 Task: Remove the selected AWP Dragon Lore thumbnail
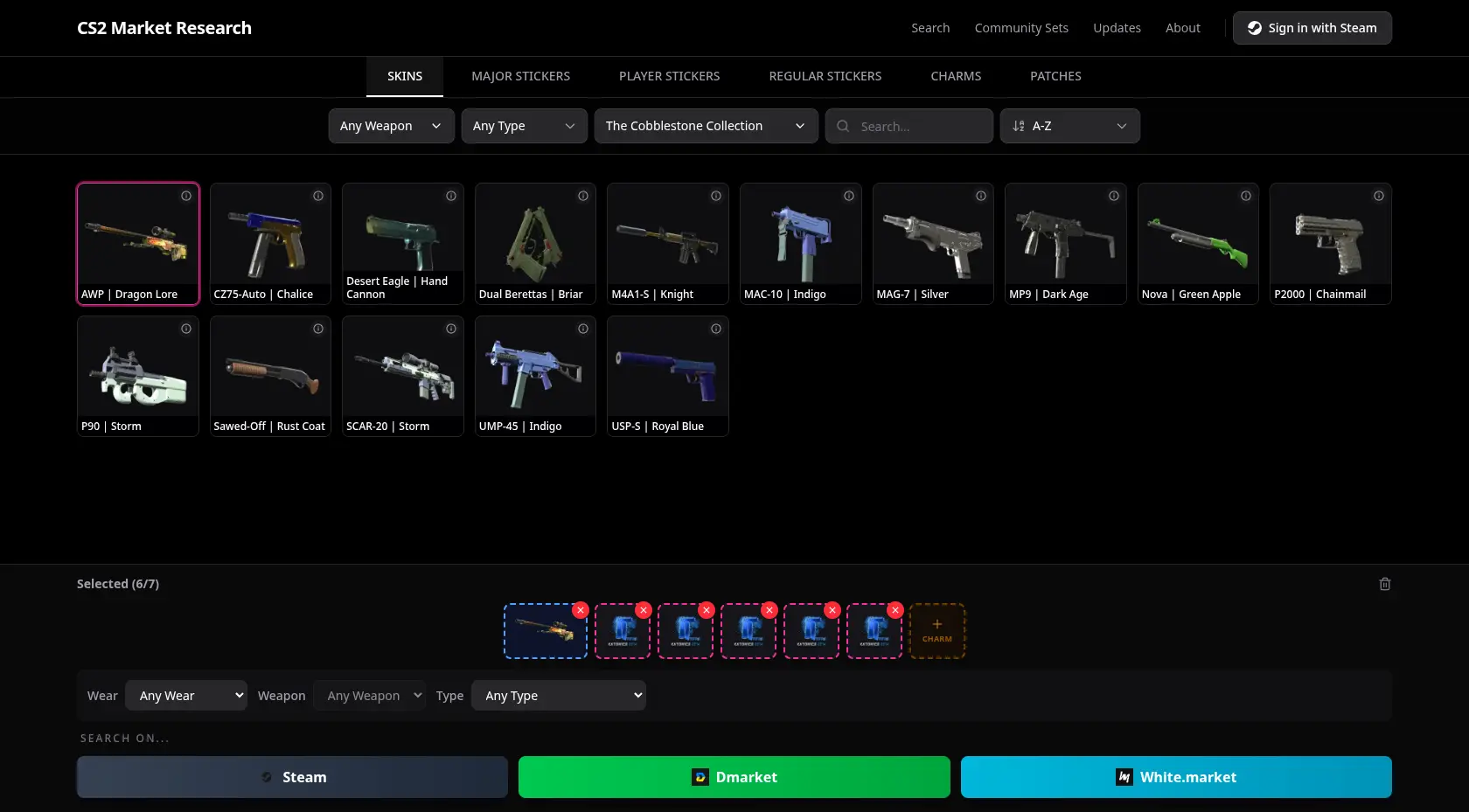[x=580, y=610]
